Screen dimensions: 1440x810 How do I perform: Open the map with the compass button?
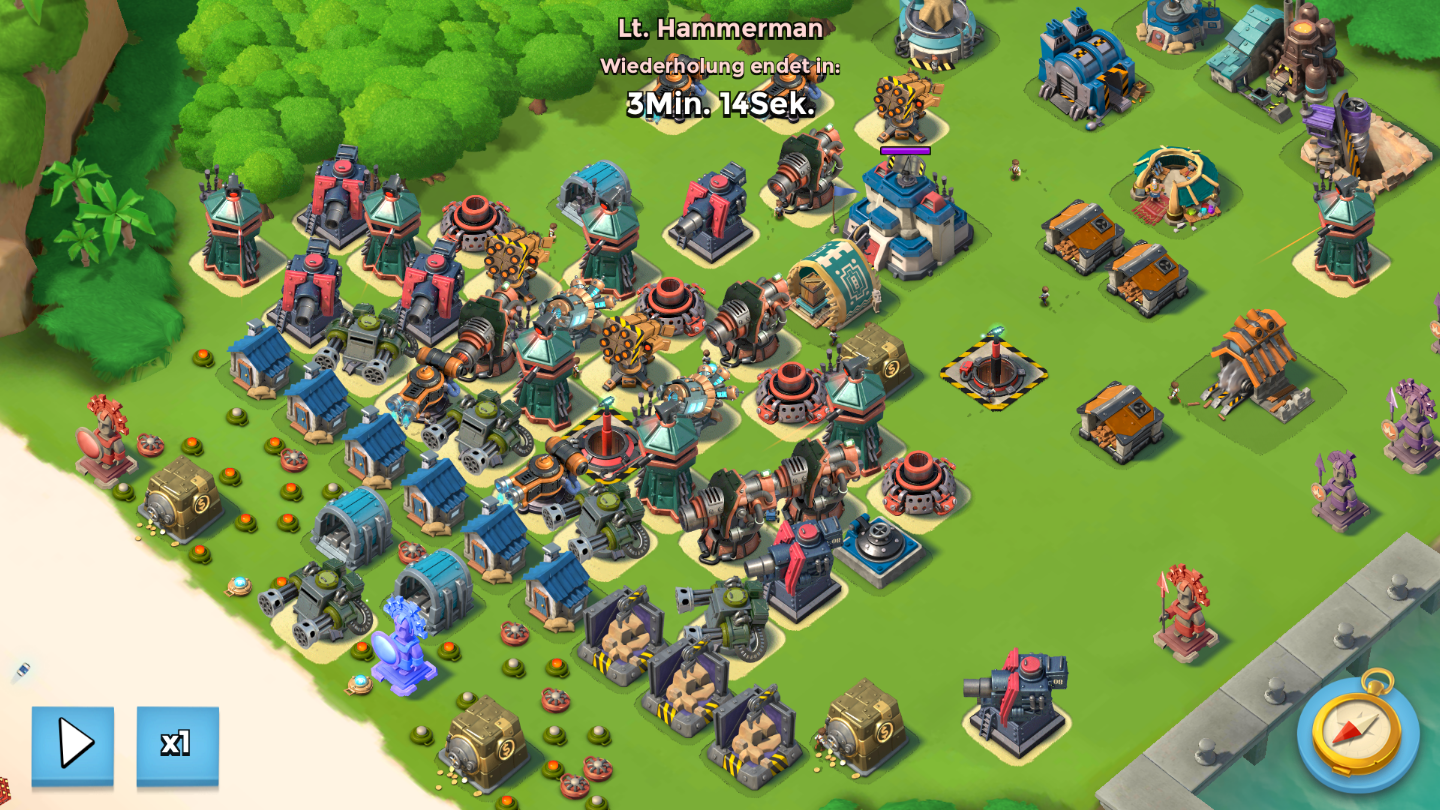point(1357,729)
